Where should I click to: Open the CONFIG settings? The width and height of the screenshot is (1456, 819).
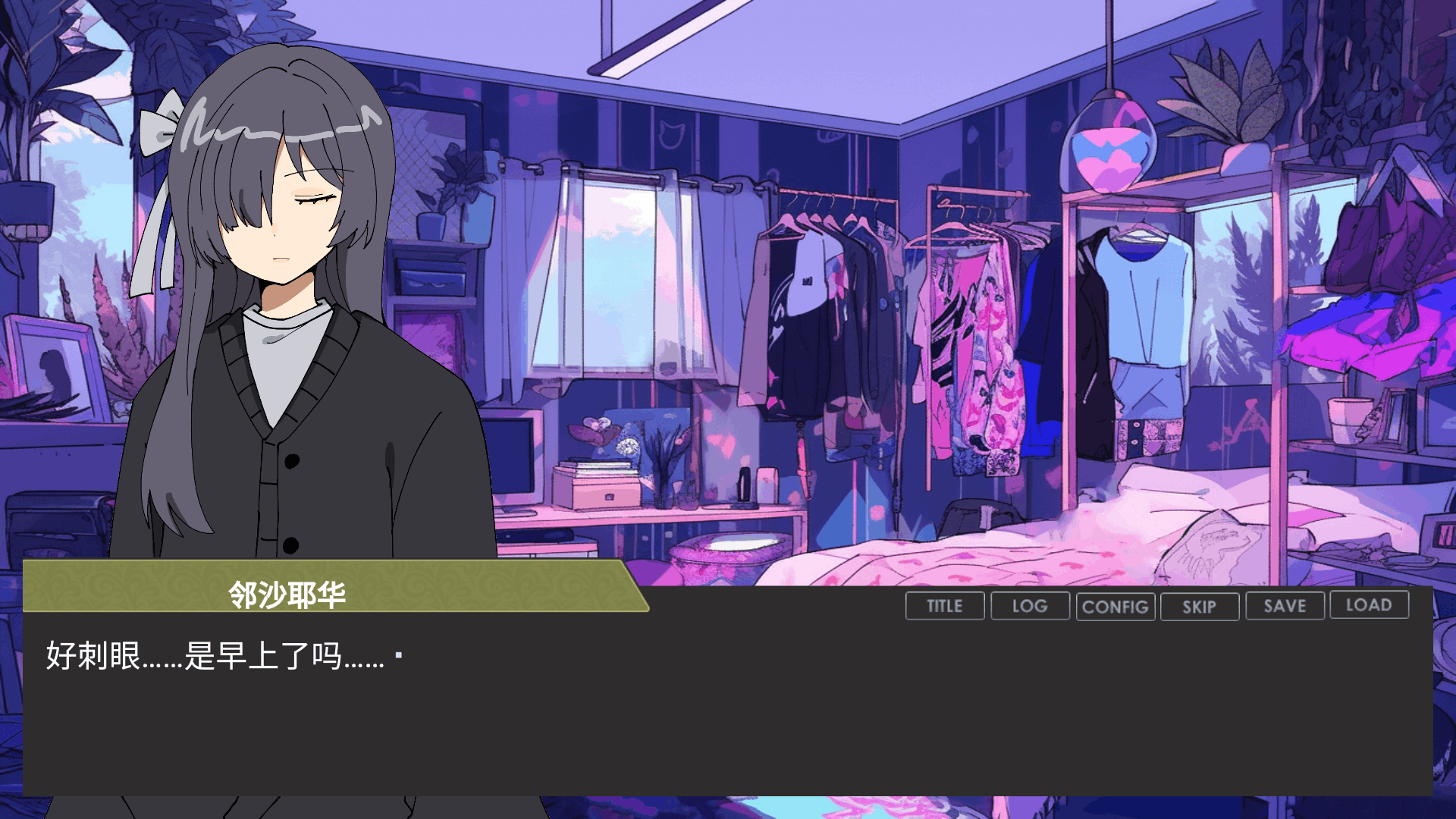[1115, 607]
